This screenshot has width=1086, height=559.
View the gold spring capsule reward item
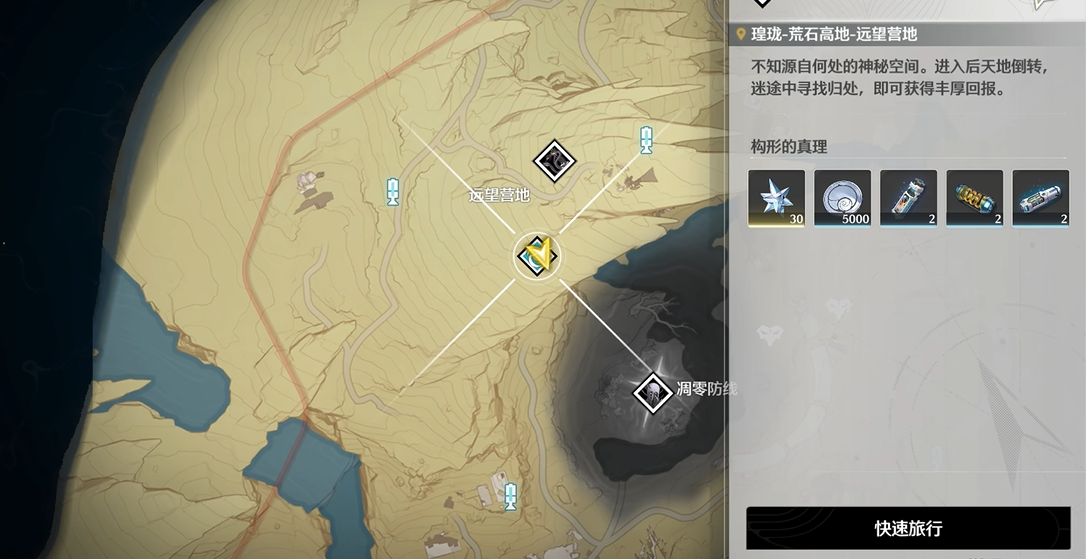(x=974, y=198)
